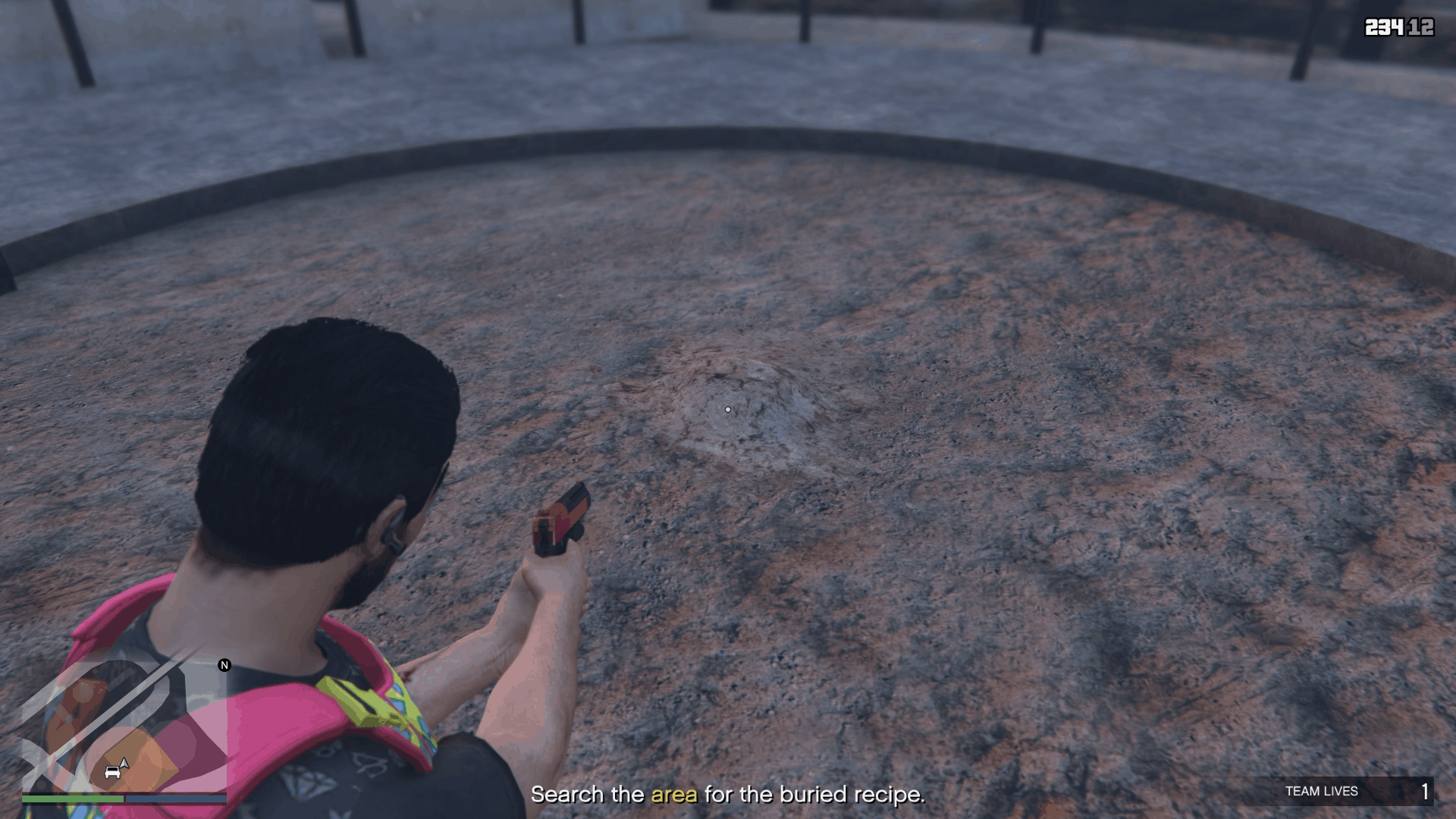Image resolution: width=1456 pixels, height=819 pixels.
Task: Click the crosshair dot in screen center
Action: 728,408
